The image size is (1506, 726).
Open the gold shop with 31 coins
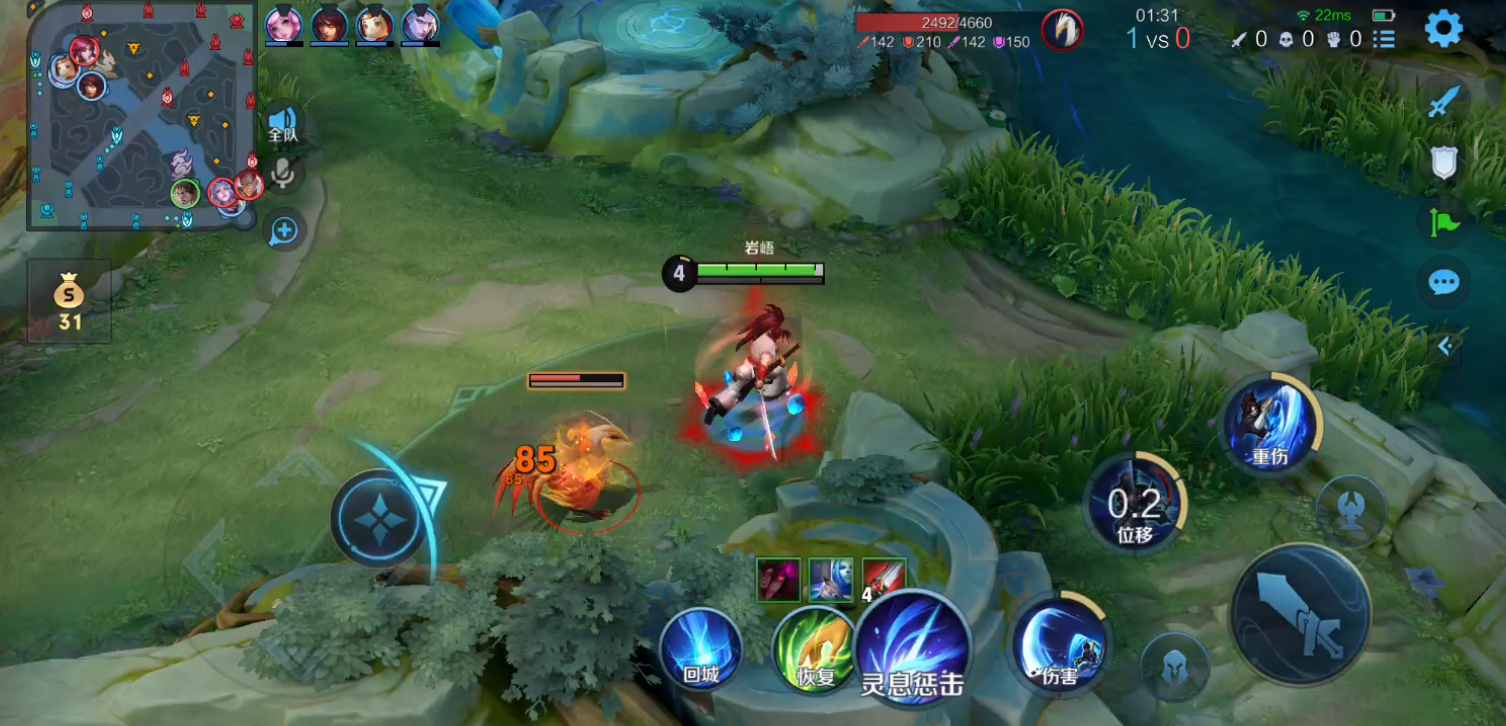69,302
